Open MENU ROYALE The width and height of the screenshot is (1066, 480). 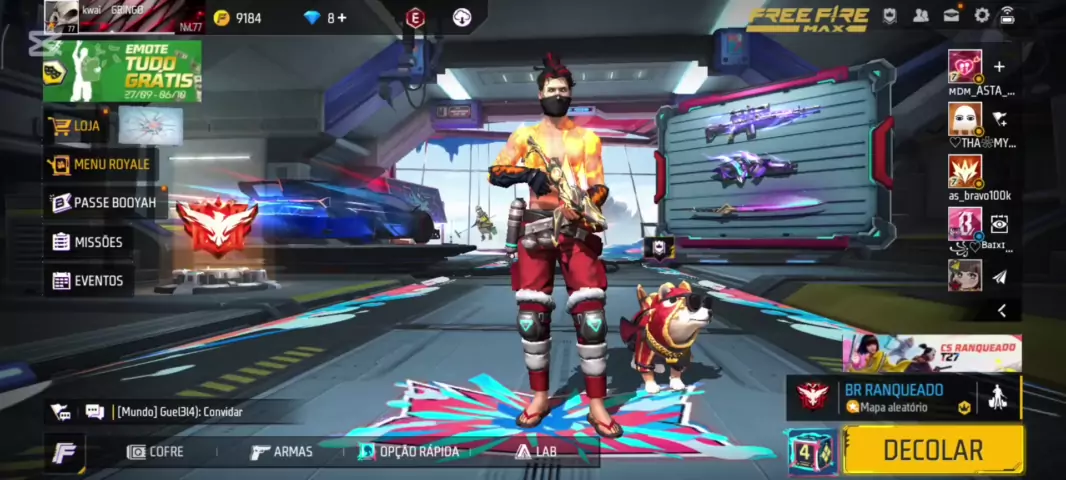coord(100,164)
